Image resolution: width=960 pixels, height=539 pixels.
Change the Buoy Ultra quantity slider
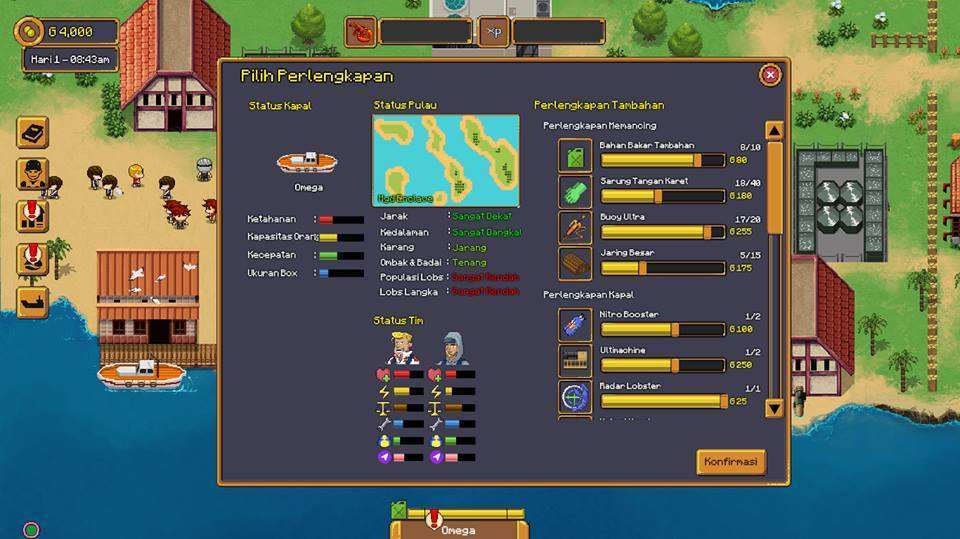coord(708,232)
